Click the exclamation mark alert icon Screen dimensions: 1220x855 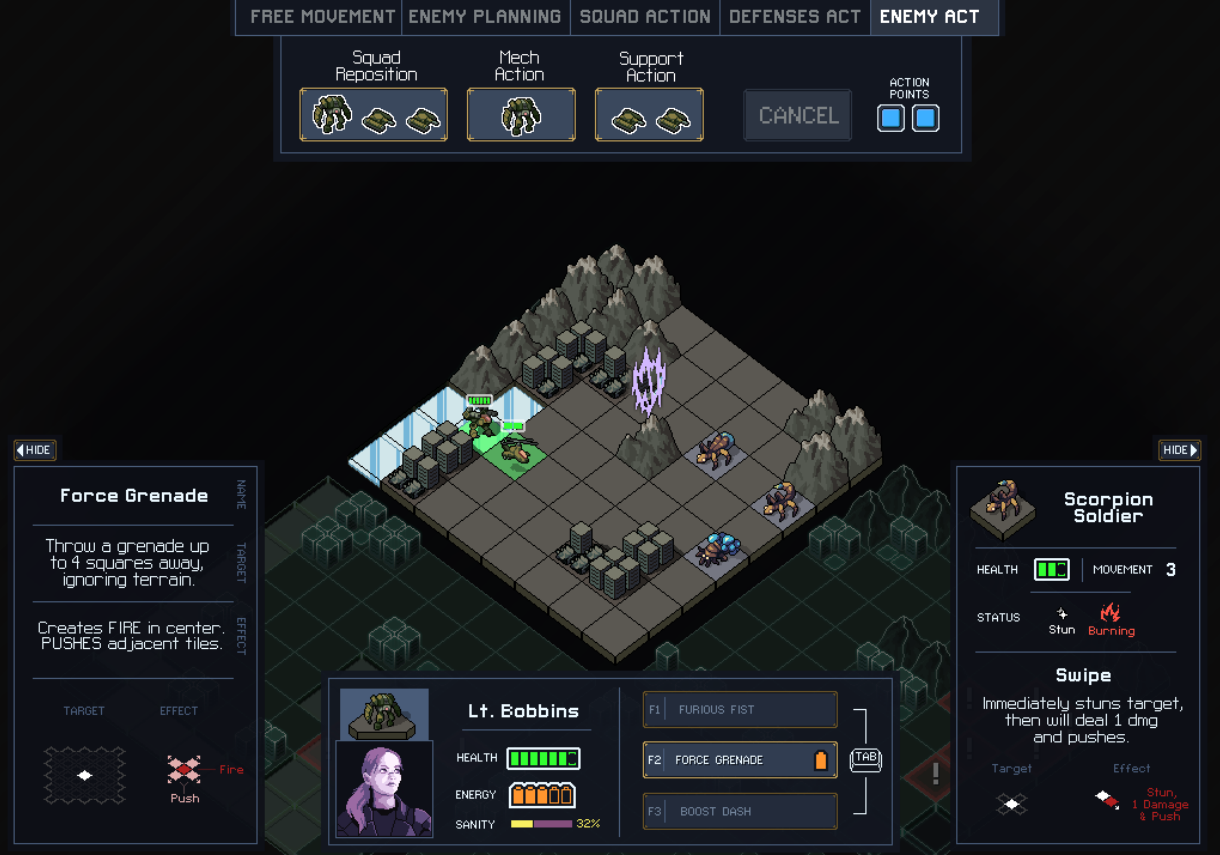[x=936, y=773]
